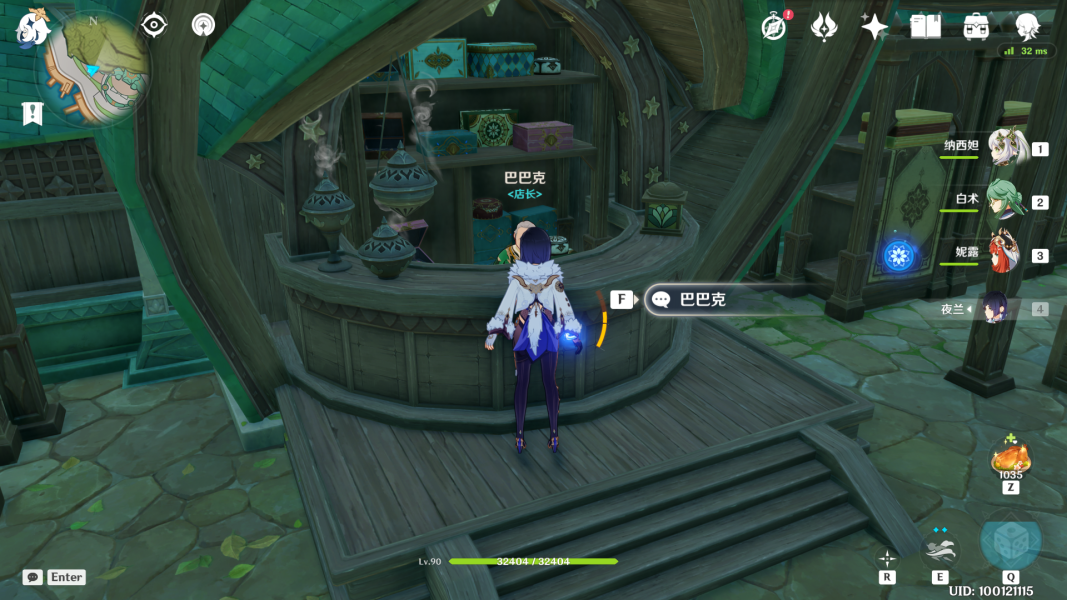1067x600 pixels.
Task: Open the Paimon main menu
Action: pyautogui.click(x=32, y=28)
